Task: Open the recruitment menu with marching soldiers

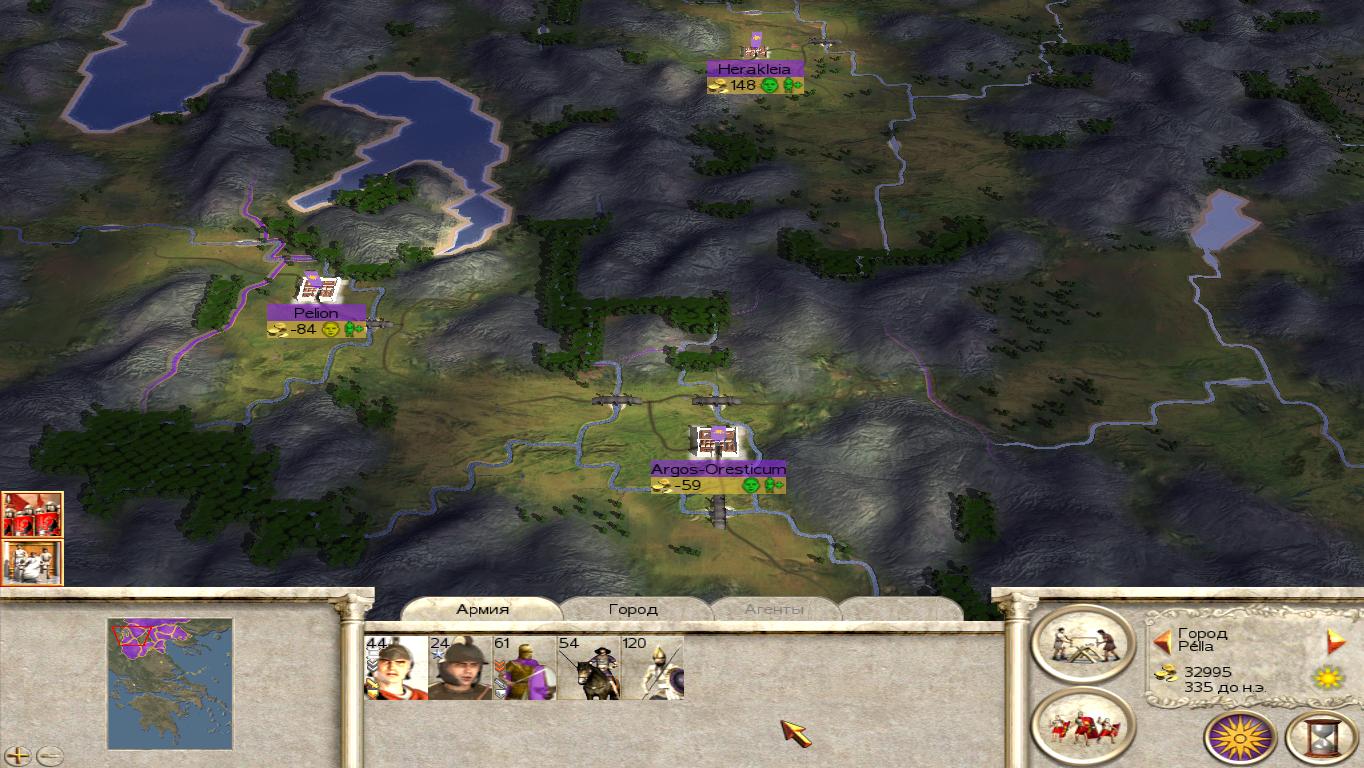Action: pos(1083,725)
